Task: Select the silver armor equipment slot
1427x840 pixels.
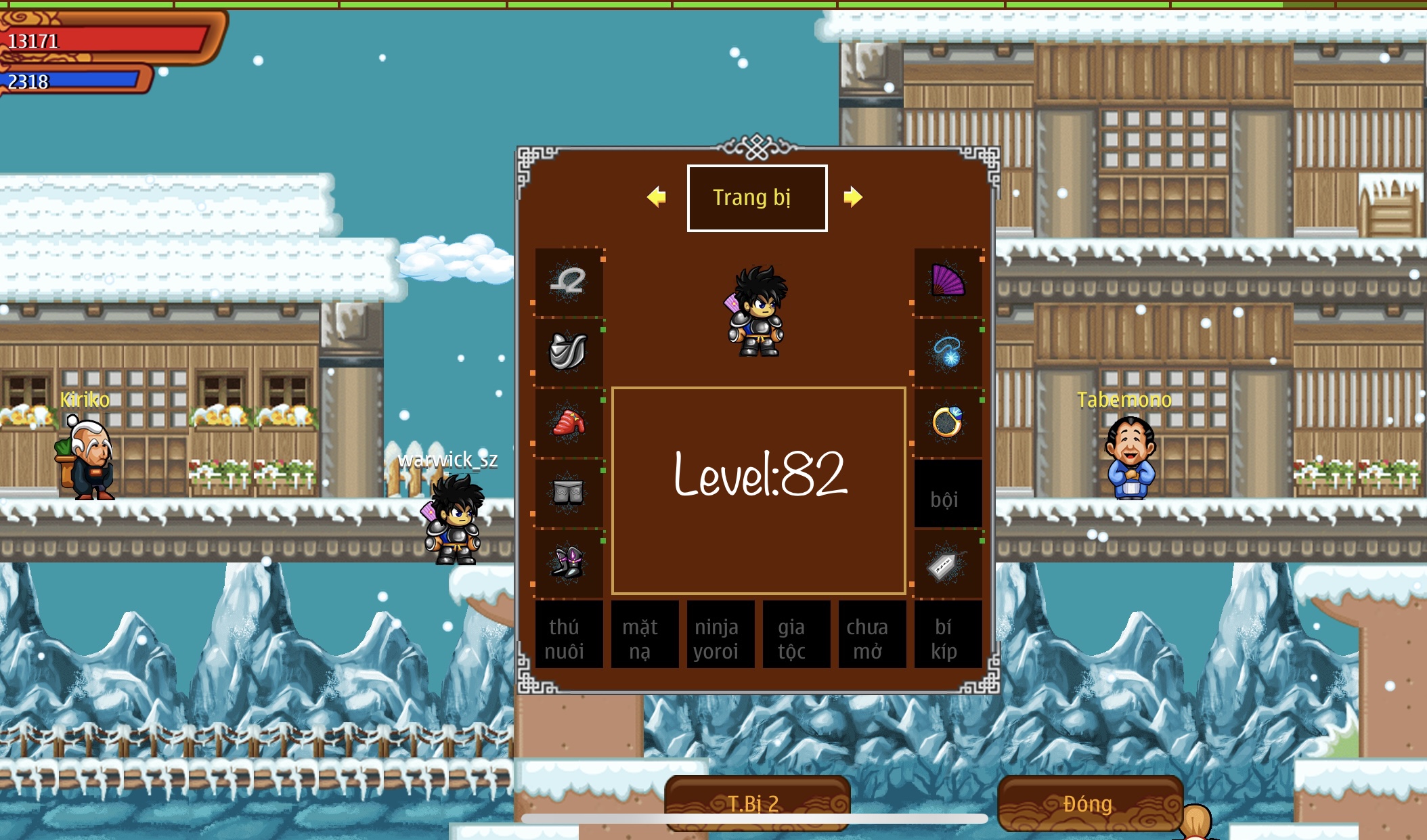Action: [x=569, y=352]
